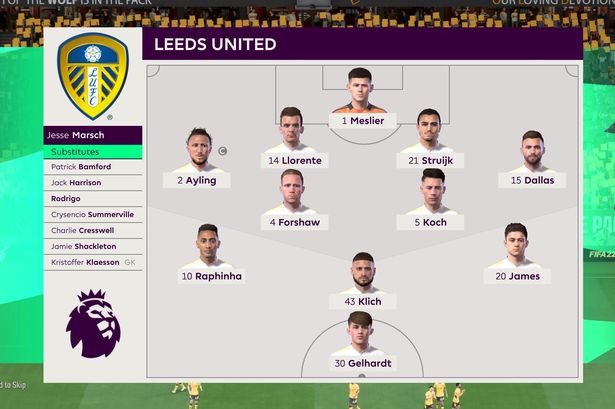
Task: Select the 20 James player card
Action: (515, 255)
